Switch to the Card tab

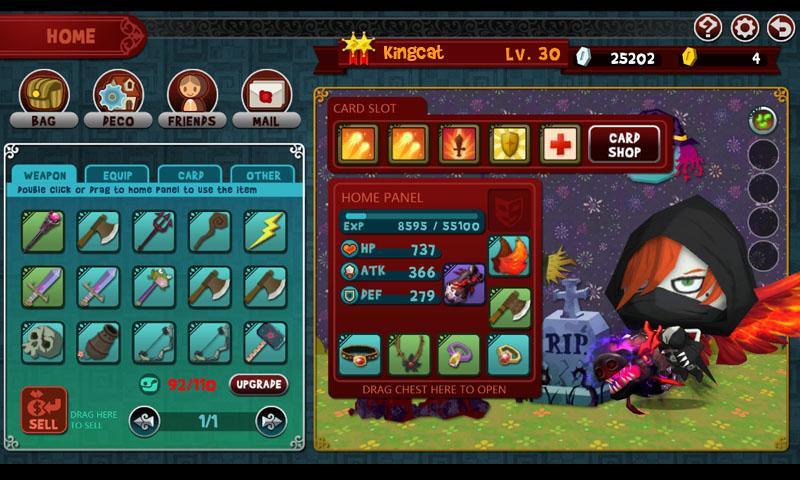[190, 175]
